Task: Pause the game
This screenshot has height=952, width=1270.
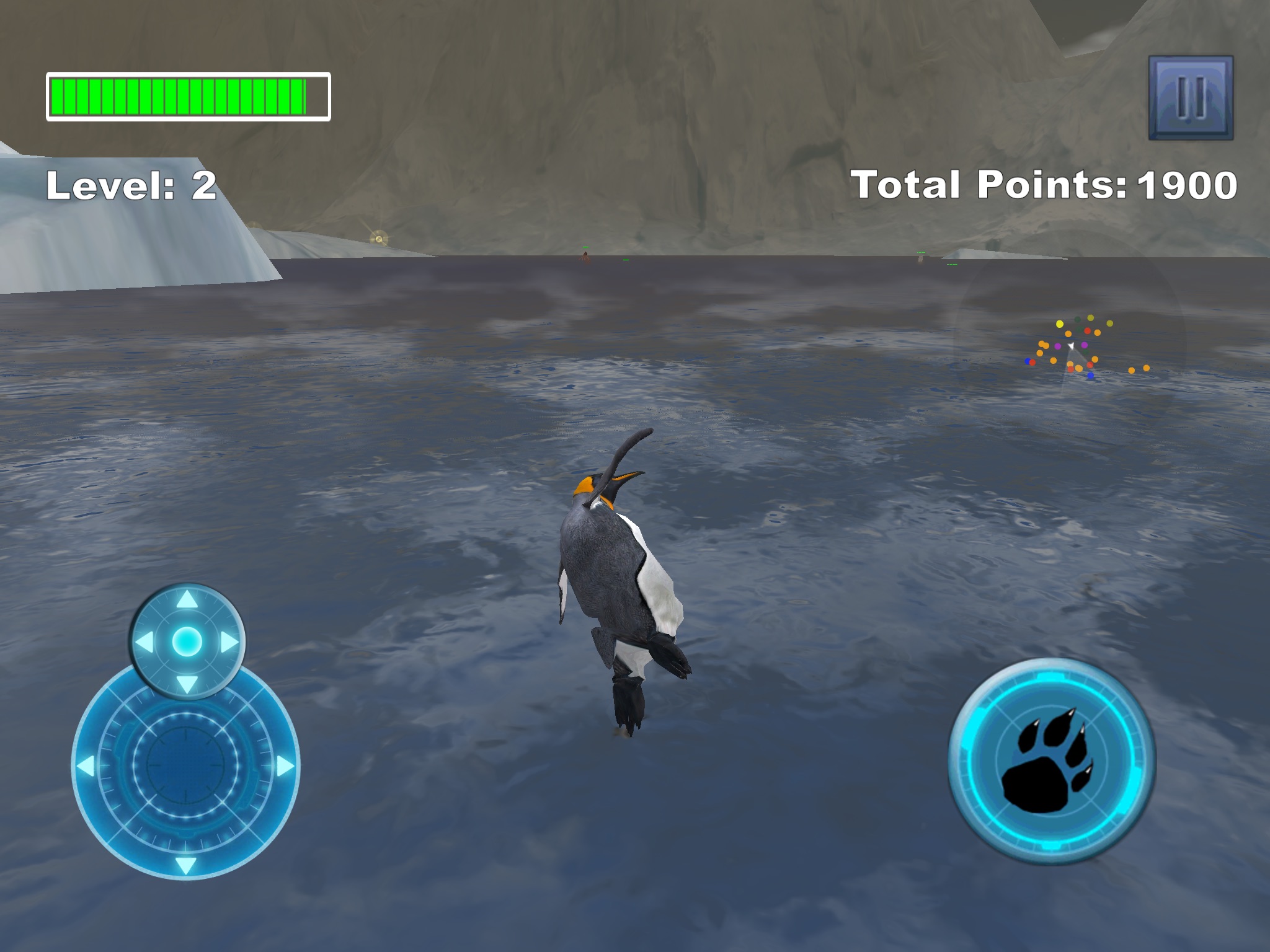Action: tap(1190, 98)
